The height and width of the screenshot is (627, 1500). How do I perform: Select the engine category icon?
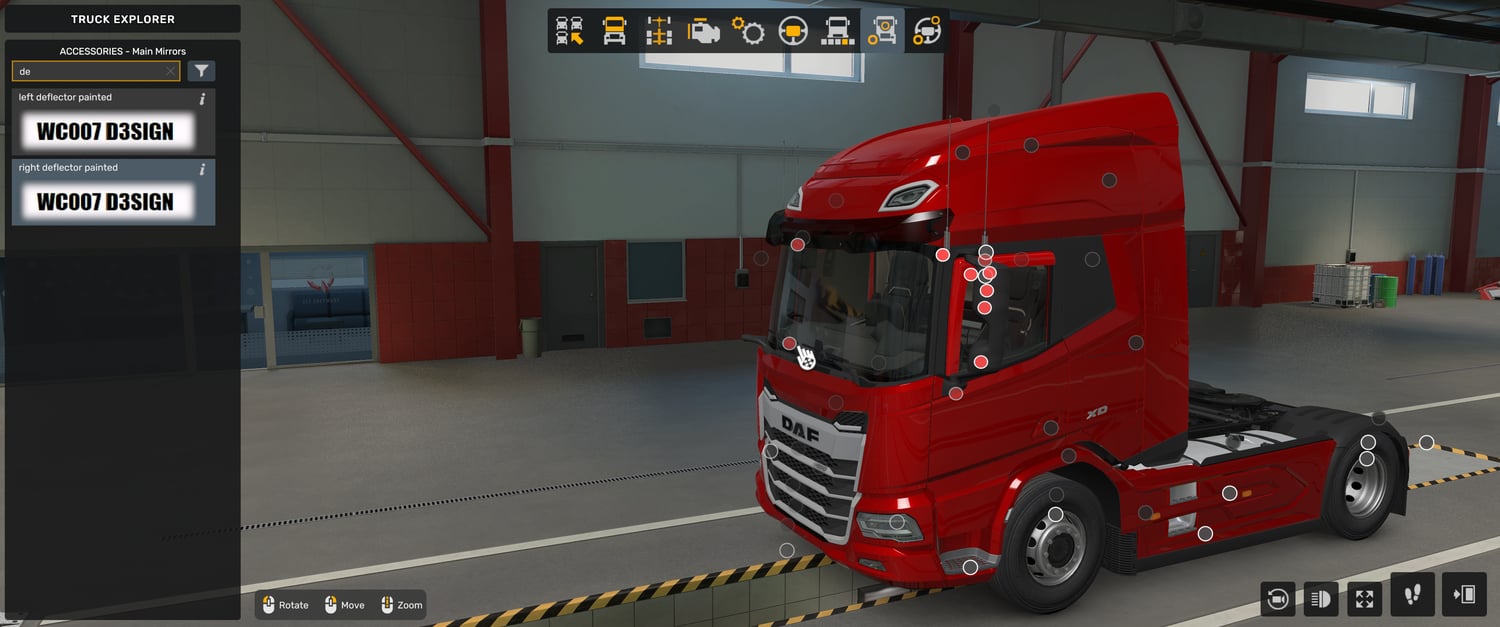click(x=703, y=31)
